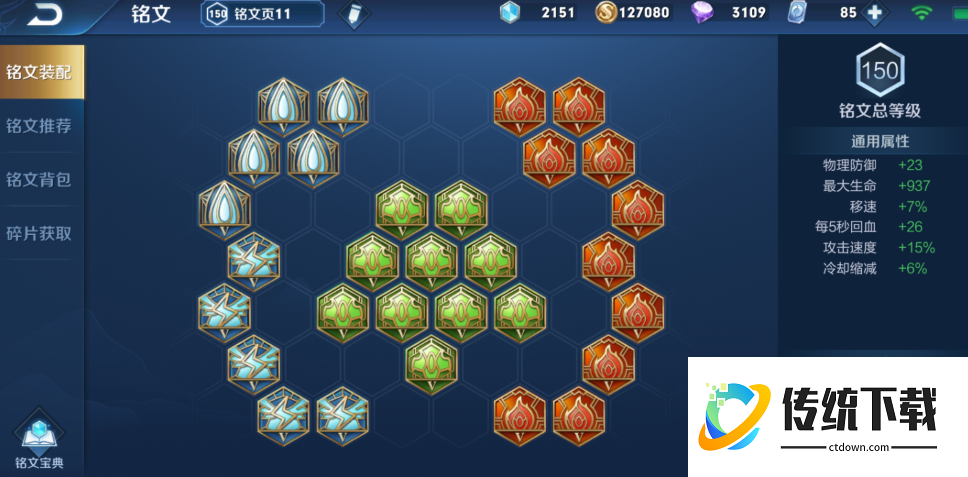Open the 铭文推荐 tab
968x477 pixels.
(x=39, y=126)
